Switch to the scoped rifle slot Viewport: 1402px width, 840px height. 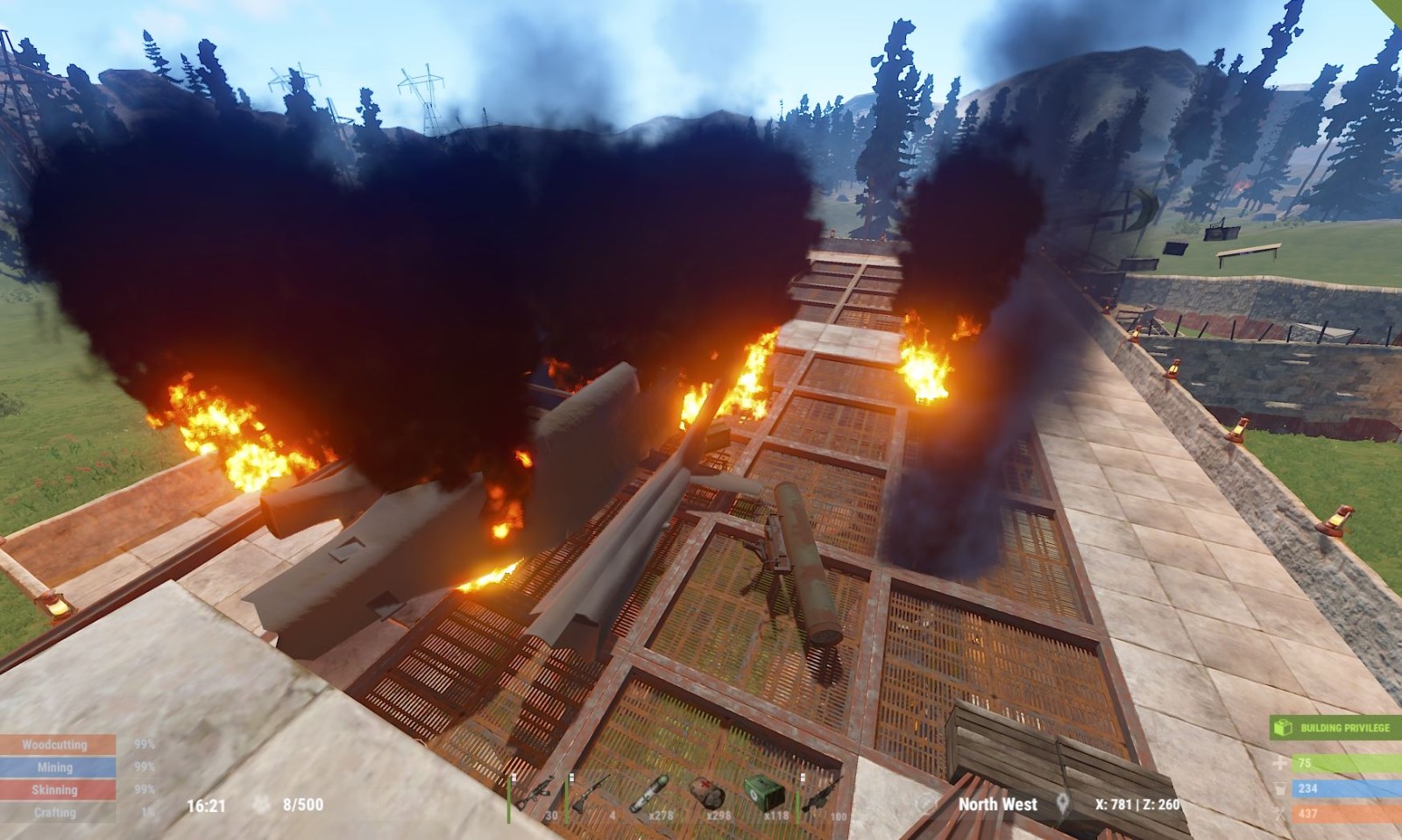click(822, 795)
